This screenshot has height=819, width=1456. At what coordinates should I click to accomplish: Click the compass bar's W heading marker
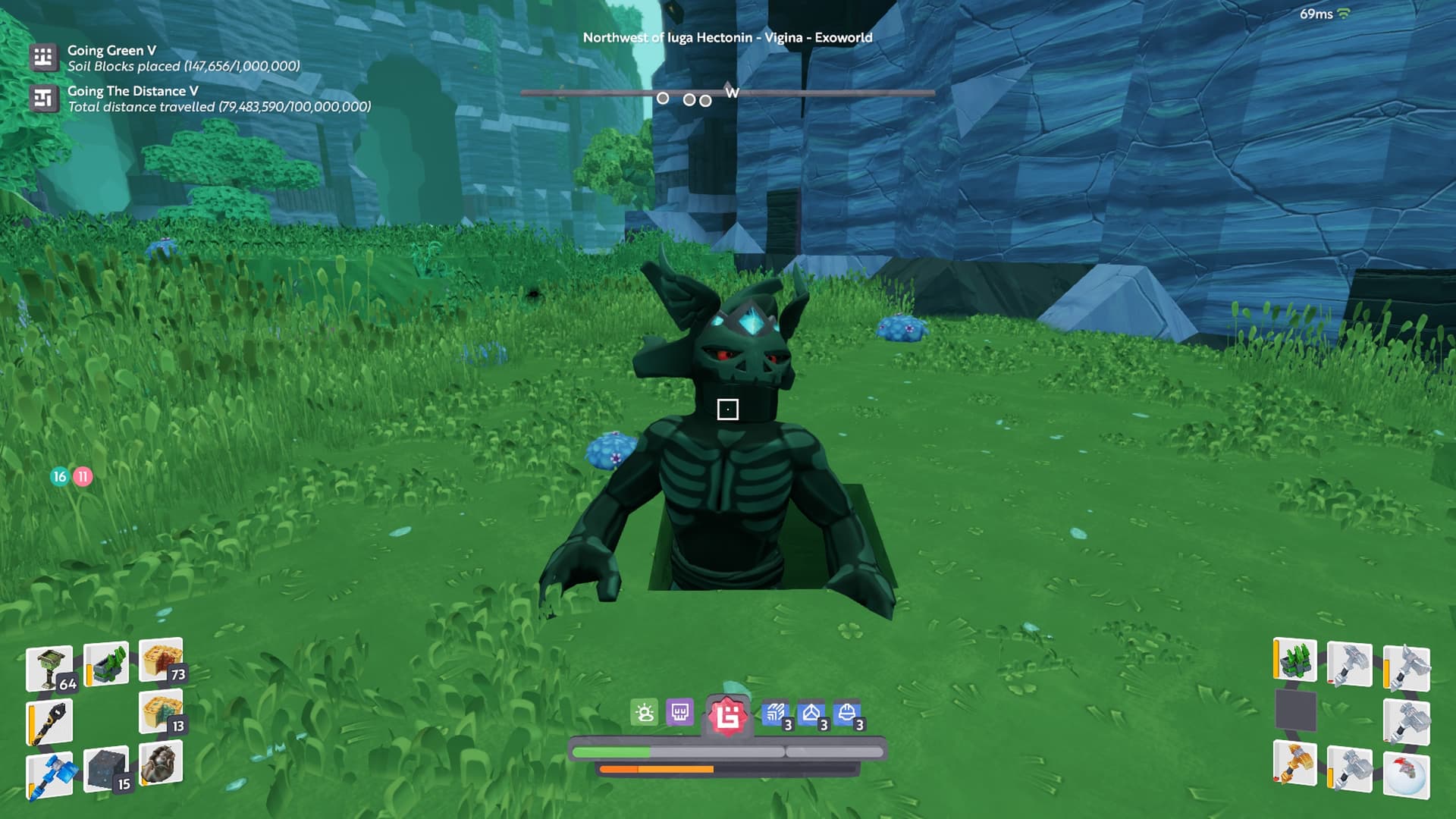731,93
